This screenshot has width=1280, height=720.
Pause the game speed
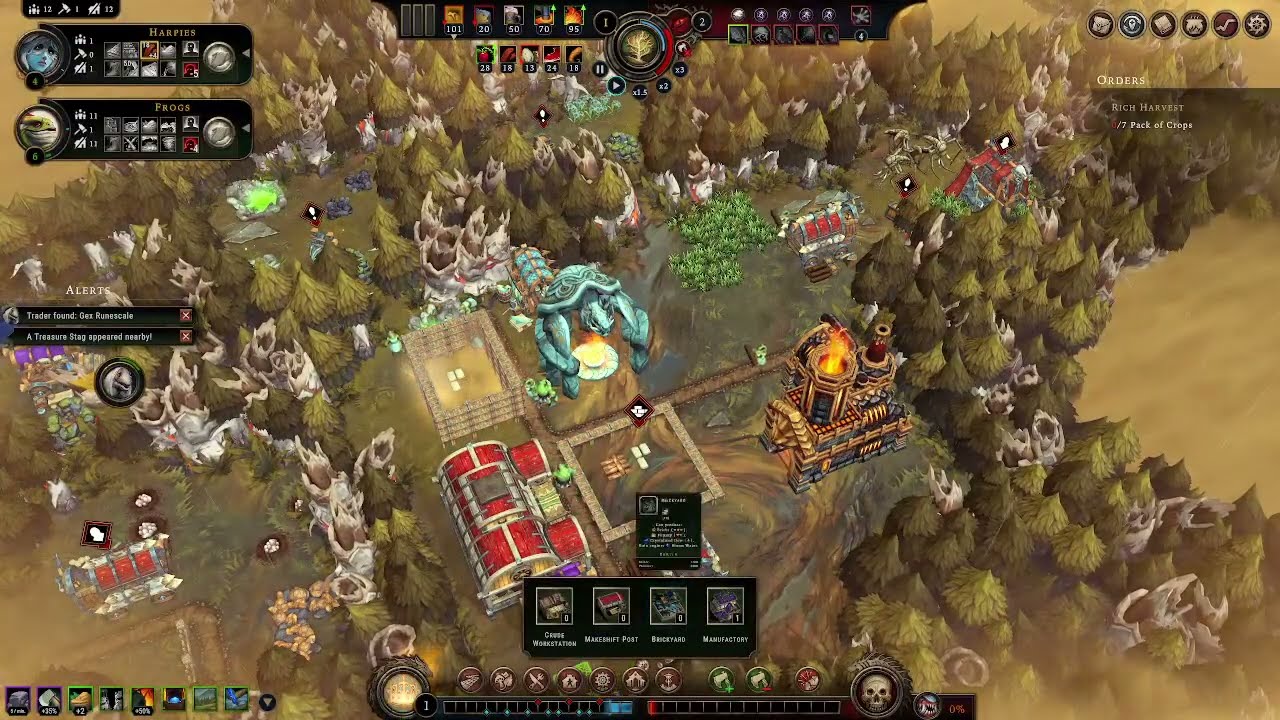(x=599, y=69)
